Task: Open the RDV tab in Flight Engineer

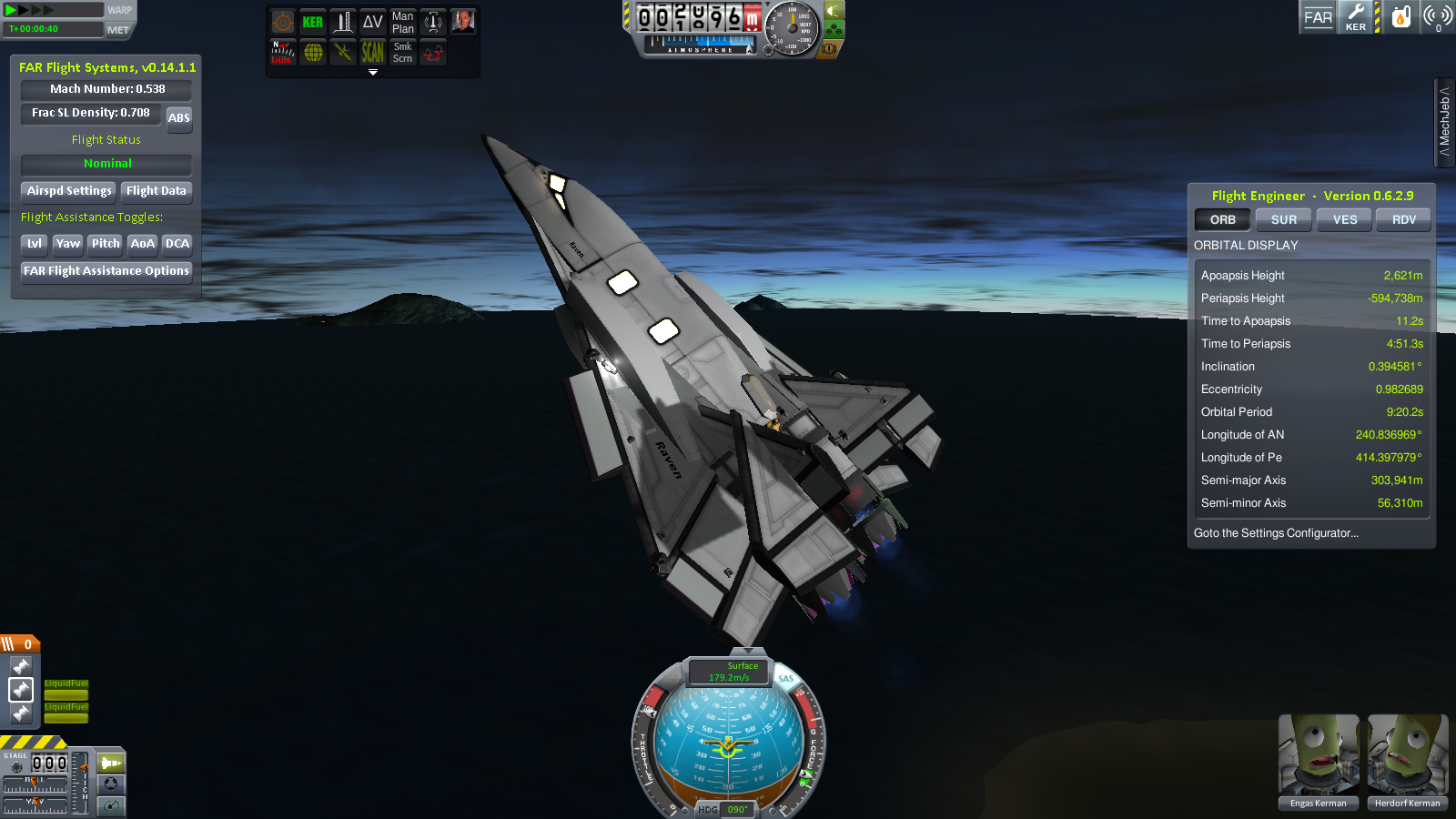Action: 1403,220
